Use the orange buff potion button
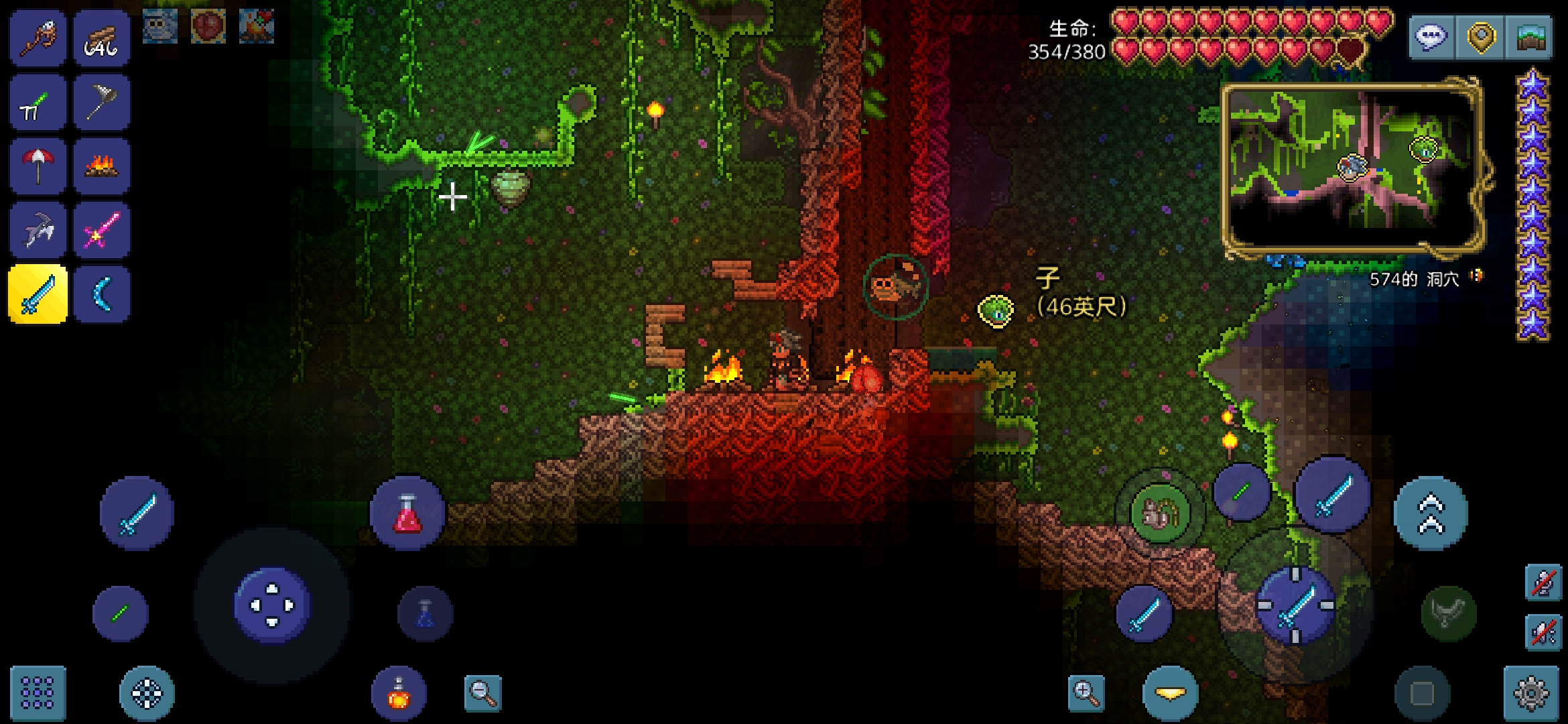The width and height of the screenshot is (1568, 724). click(x=399, y=692)
